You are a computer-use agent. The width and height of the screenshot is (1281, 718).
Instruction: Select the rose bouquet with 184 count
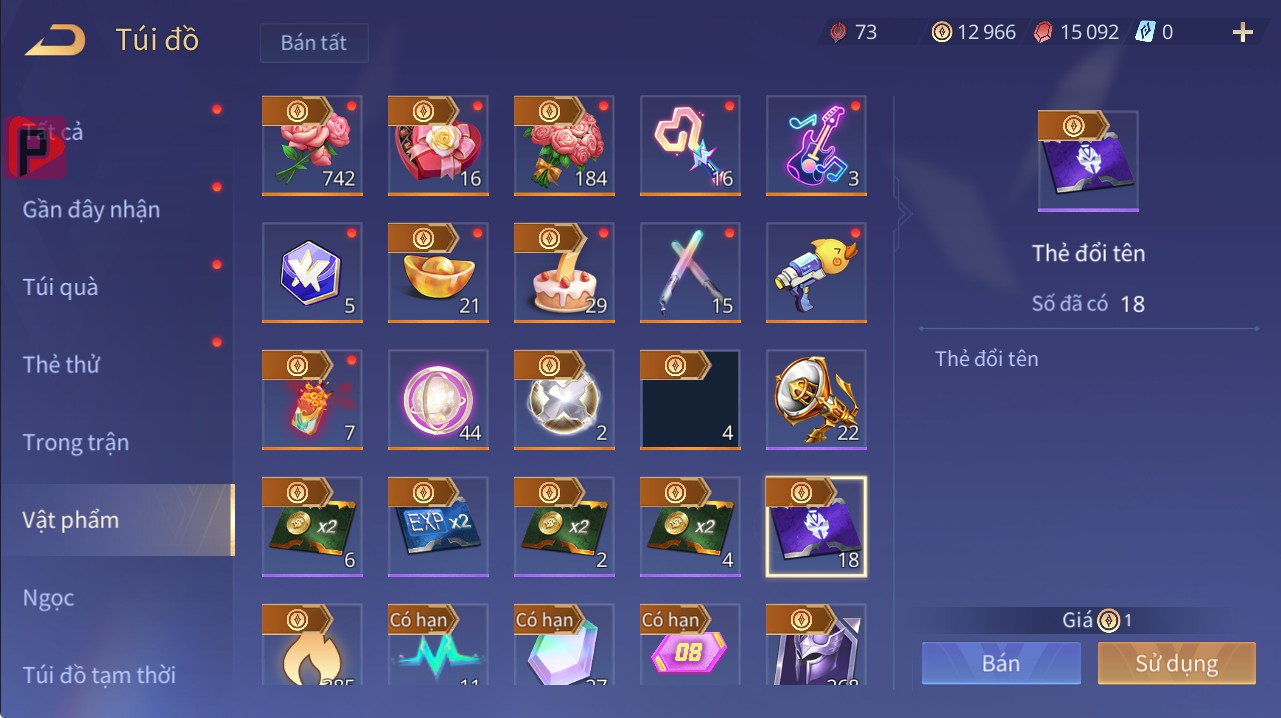pos(564,145)
